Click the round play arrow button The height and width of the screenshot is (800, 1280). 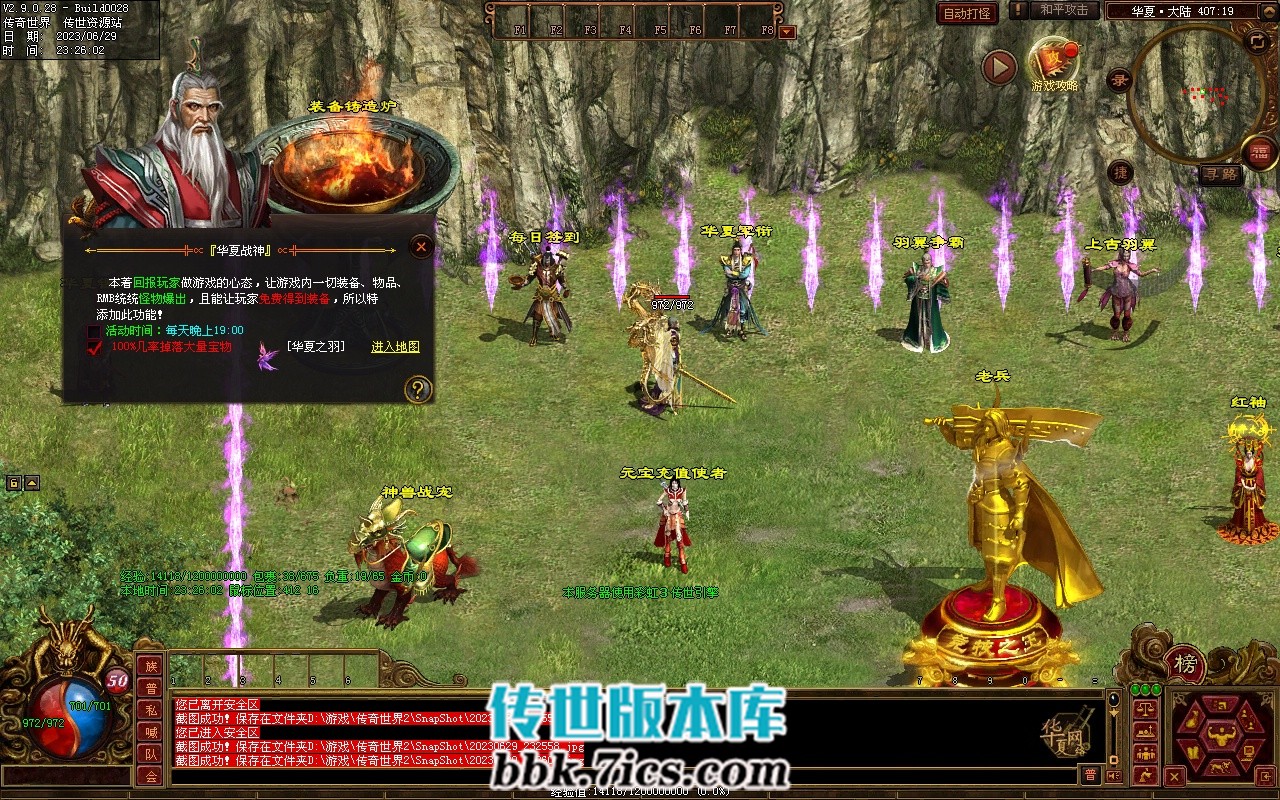click(999, 67)
